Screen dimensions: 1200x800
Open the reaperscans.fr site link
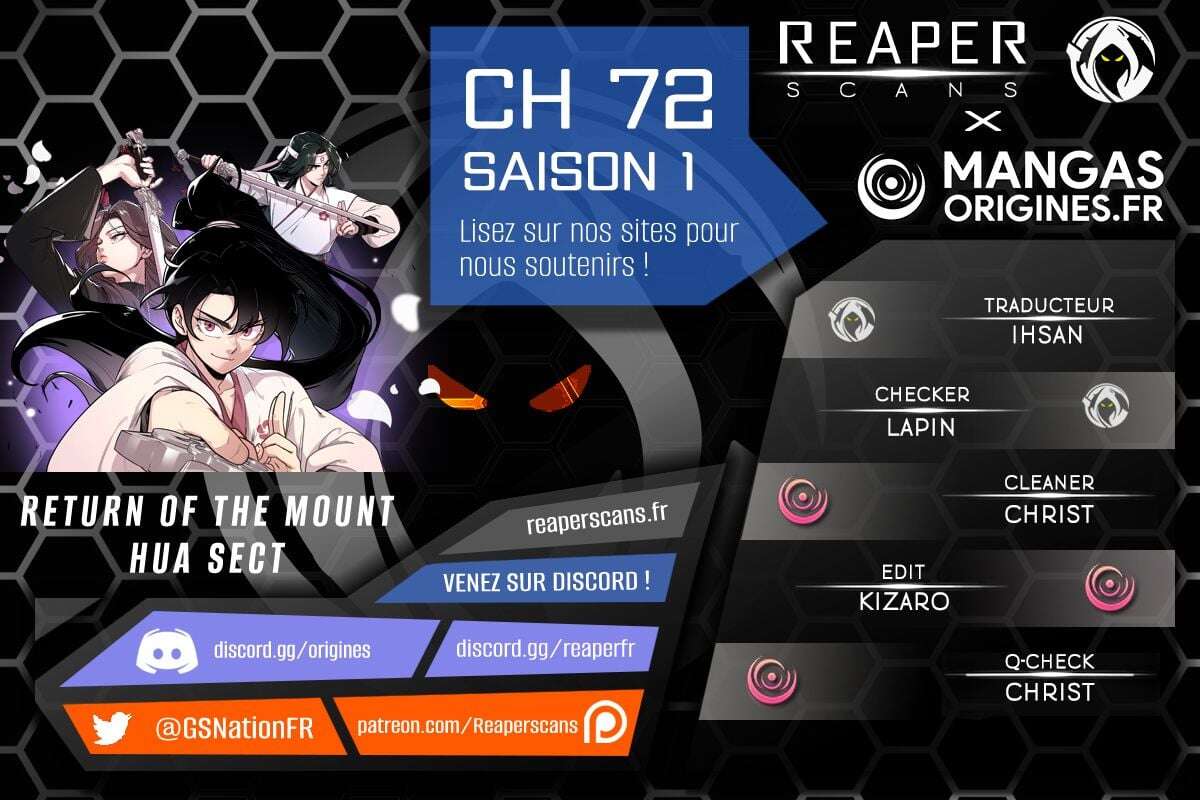coord(596,521)
